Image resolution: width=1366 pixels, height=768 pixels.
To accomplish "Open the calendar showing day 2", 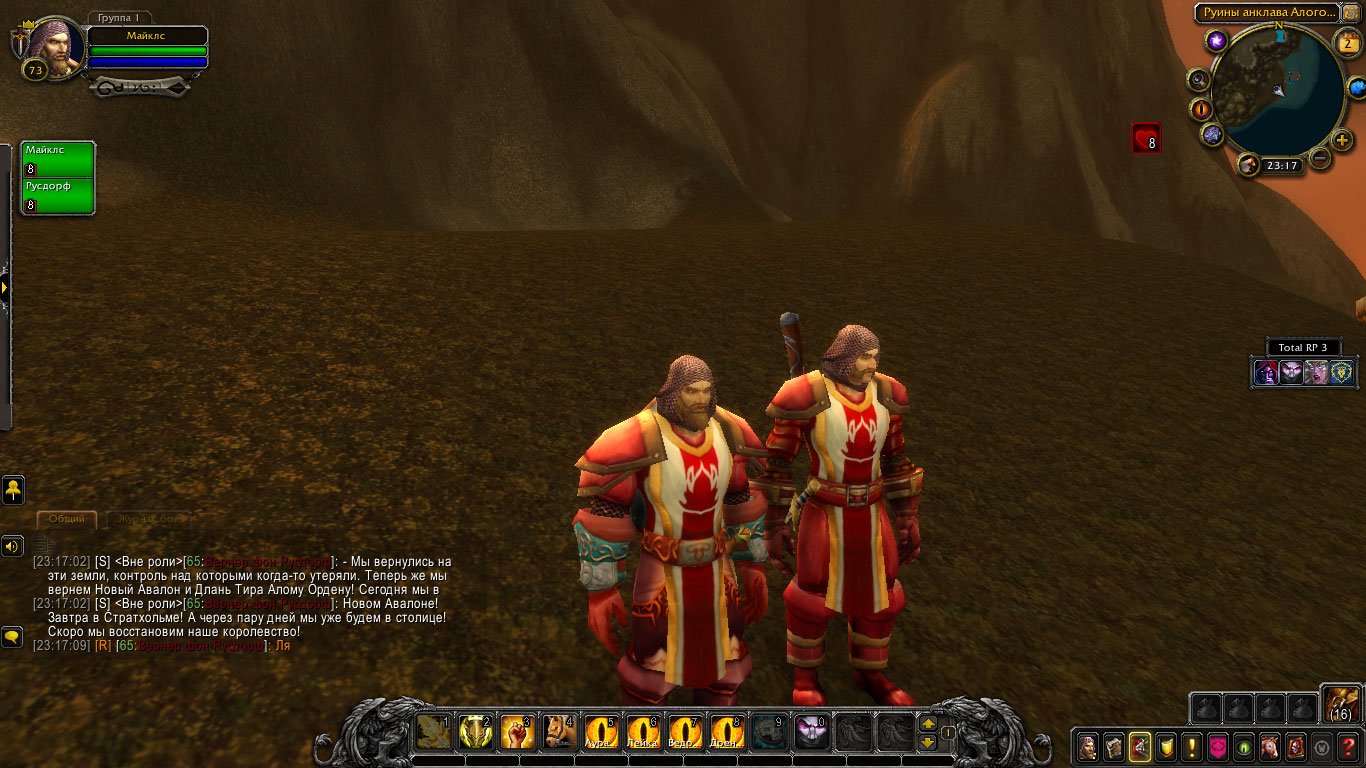I will 1350,43.
